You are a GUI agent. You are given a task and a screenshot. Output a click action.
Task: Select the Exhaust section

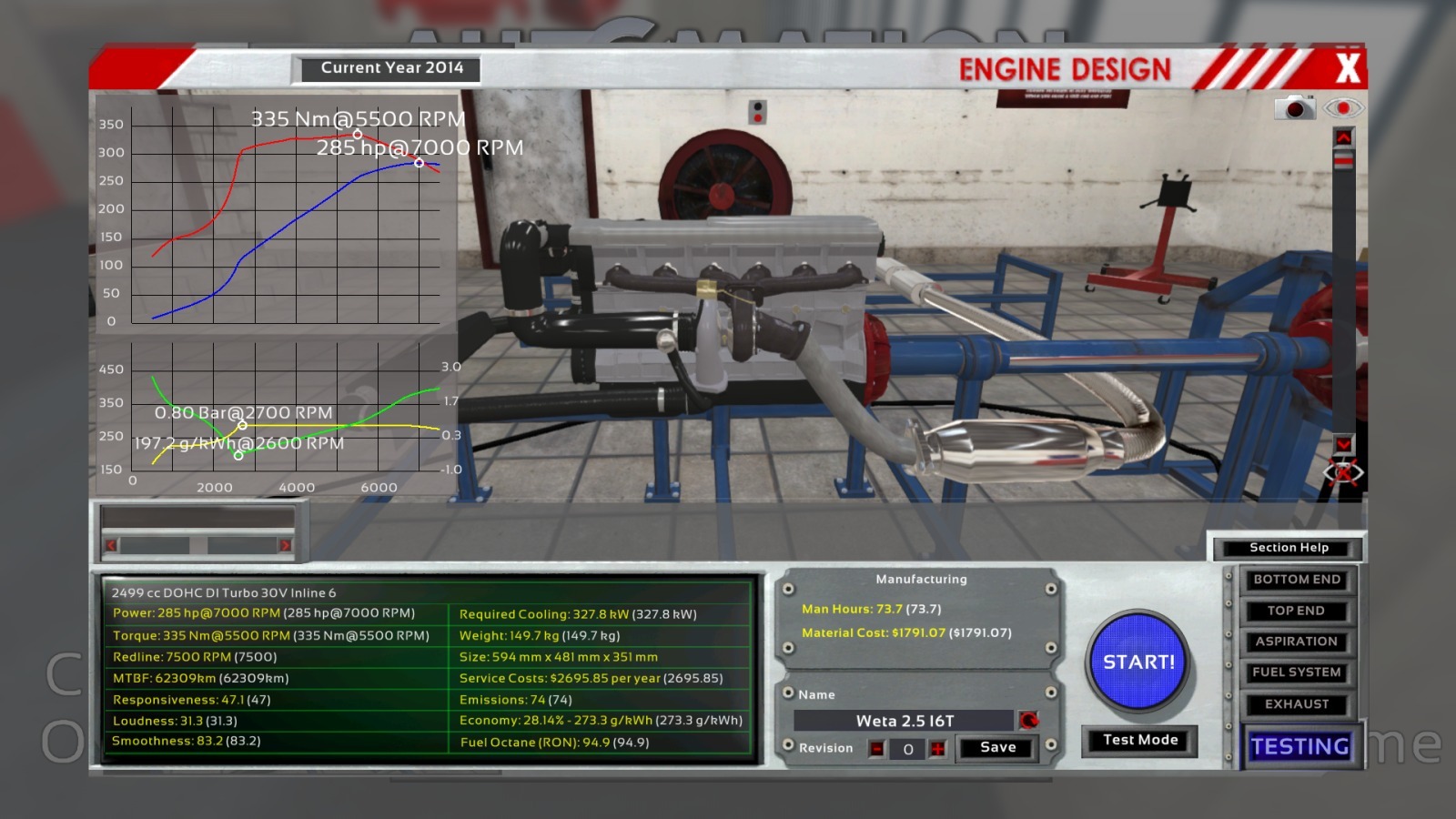1296,704
